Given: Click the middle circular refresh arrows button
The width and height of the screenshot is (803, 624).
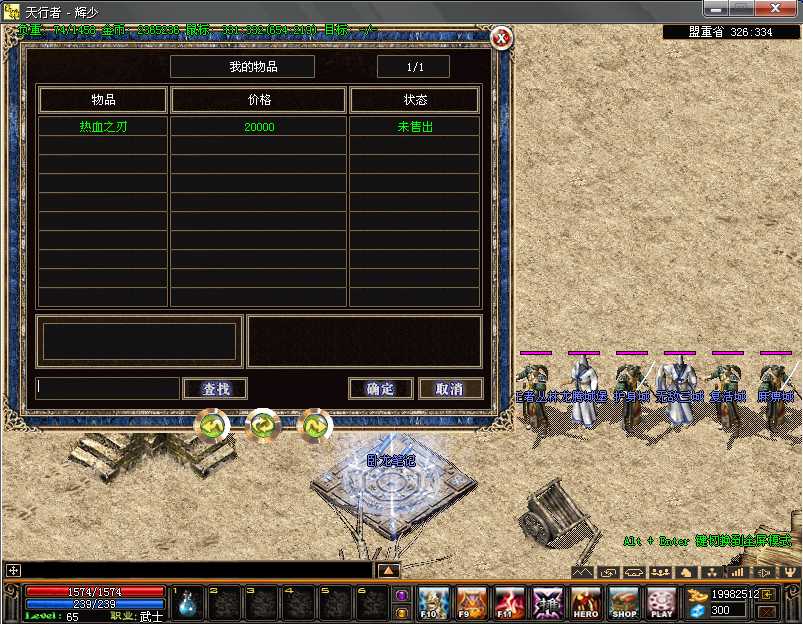Looking at the screenshot, I should tap(263, 426).
